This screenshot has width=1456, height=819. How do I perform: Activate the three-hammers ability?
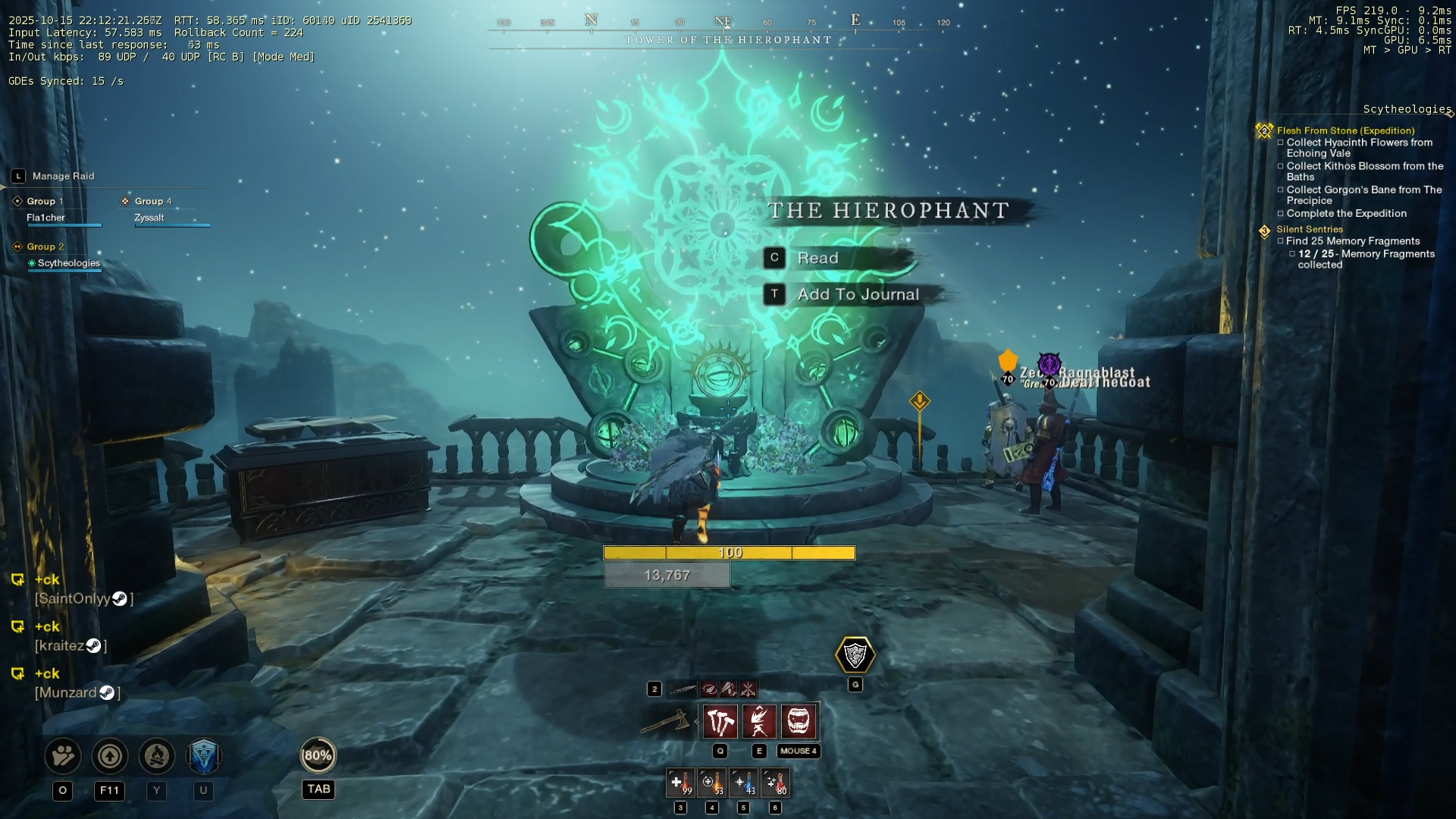click(x=720, y=722)
